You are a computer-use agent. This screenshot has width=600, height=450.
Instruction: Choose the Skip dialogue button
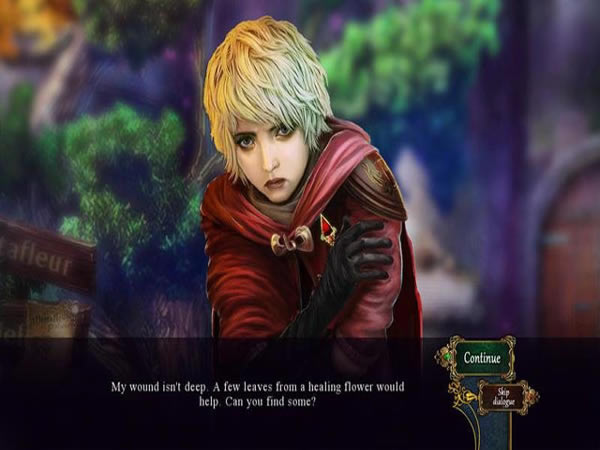pos(502,398)
